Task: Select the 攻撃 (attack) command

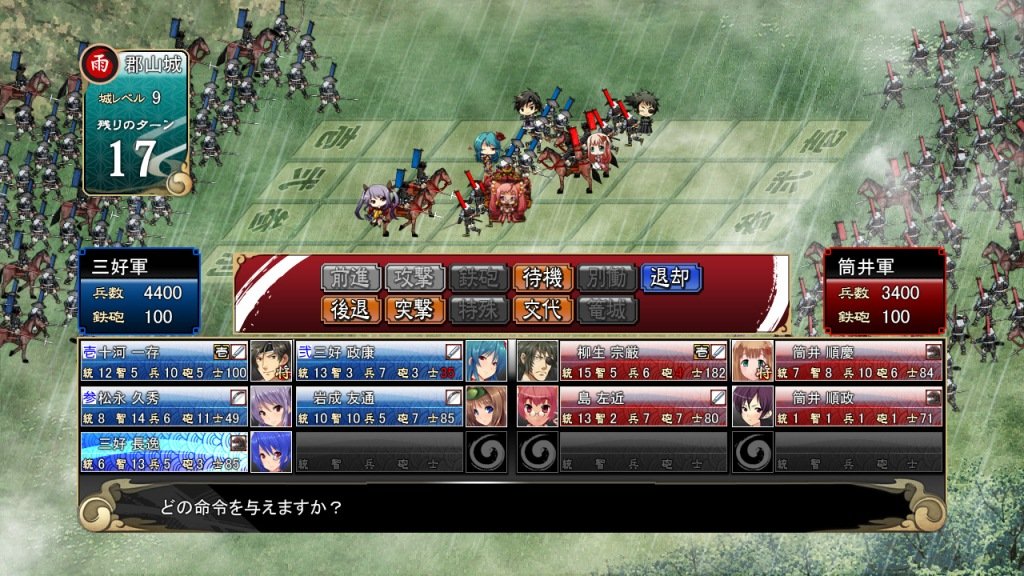Action: [414, 278]
